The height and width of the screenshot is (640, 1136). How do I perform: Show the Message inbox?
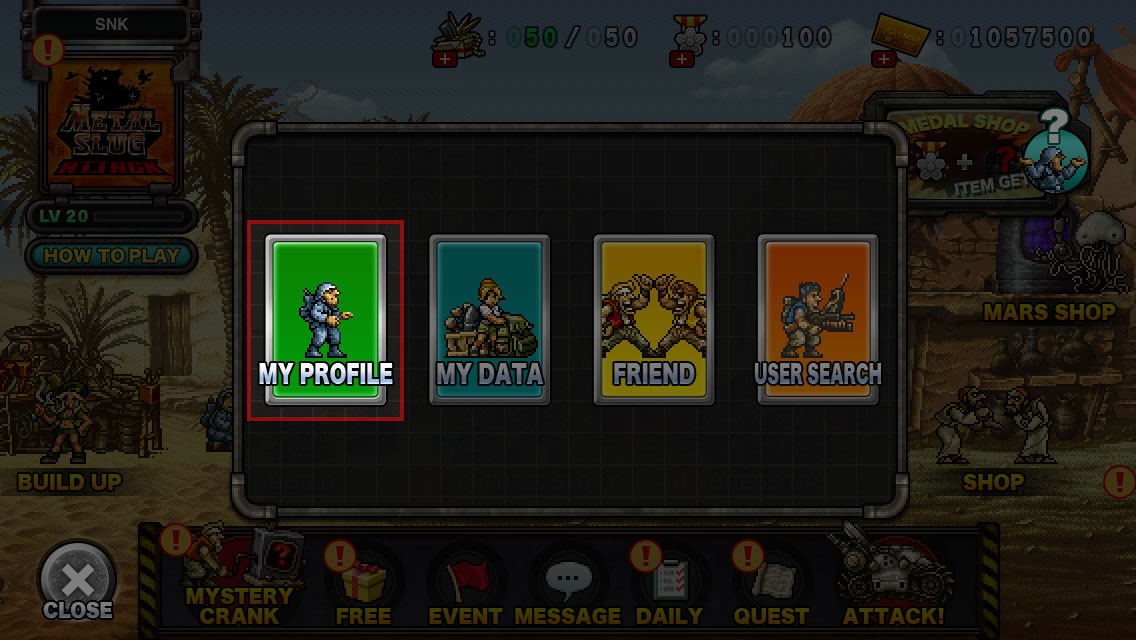[568, 585]
